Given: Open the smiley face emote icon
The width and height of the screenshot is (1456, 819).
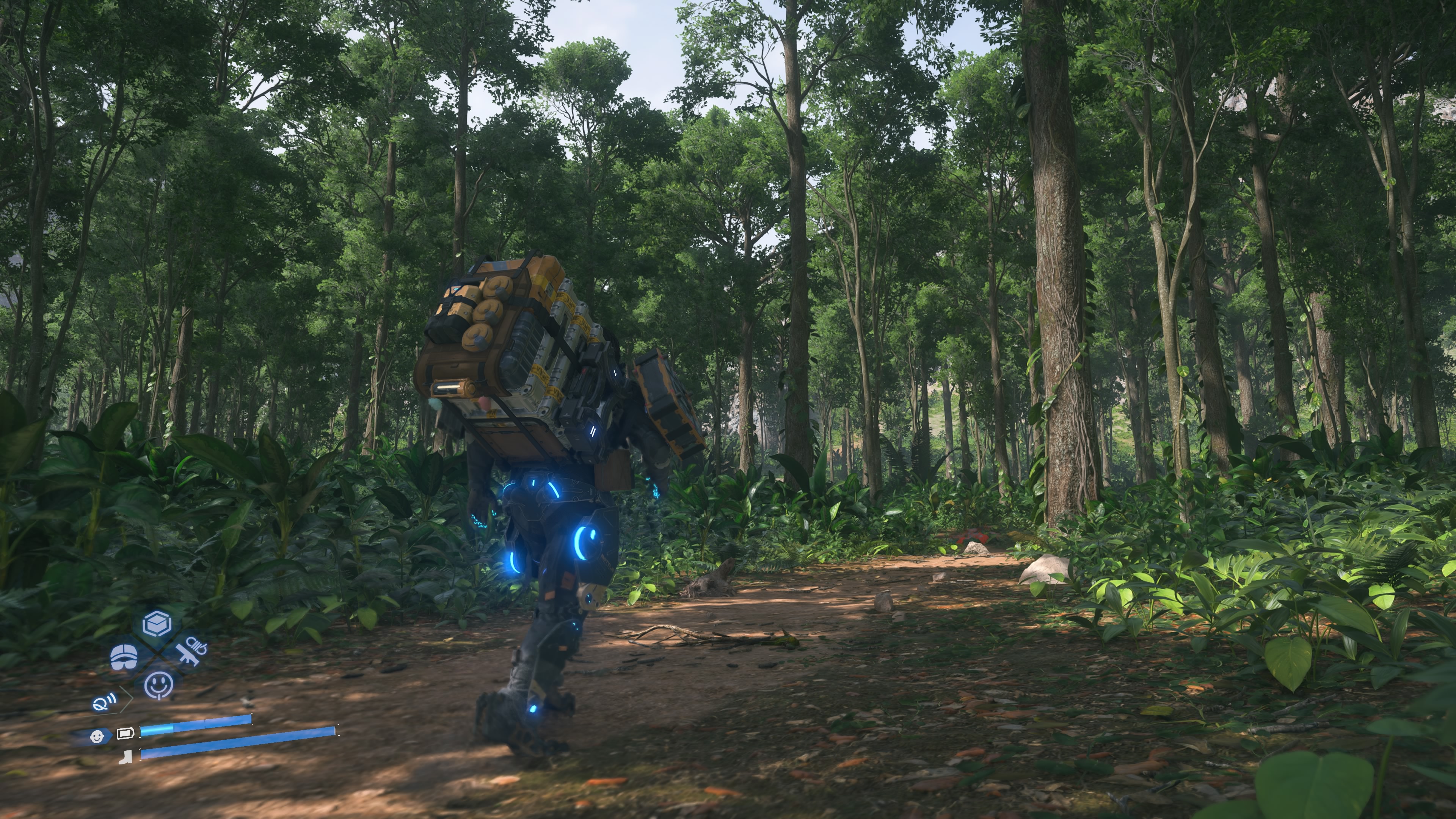Looking at the screenshot, I should tap(159, 684).
